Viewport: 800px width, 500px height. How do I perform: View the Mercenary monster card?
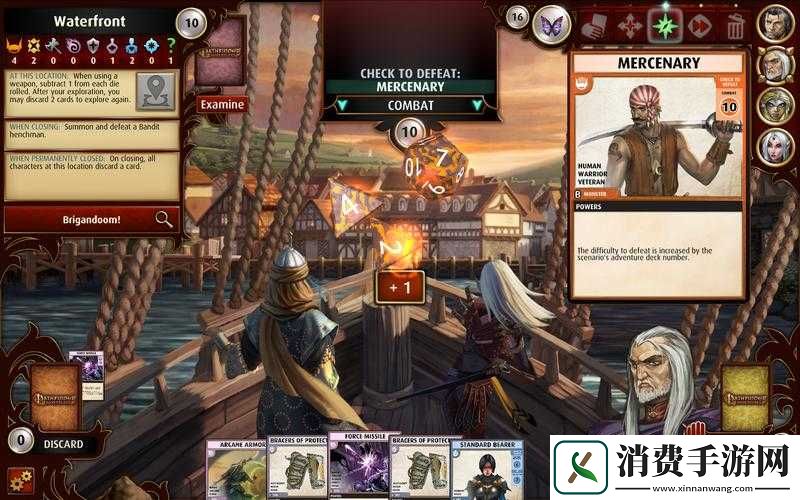(657, 175)
